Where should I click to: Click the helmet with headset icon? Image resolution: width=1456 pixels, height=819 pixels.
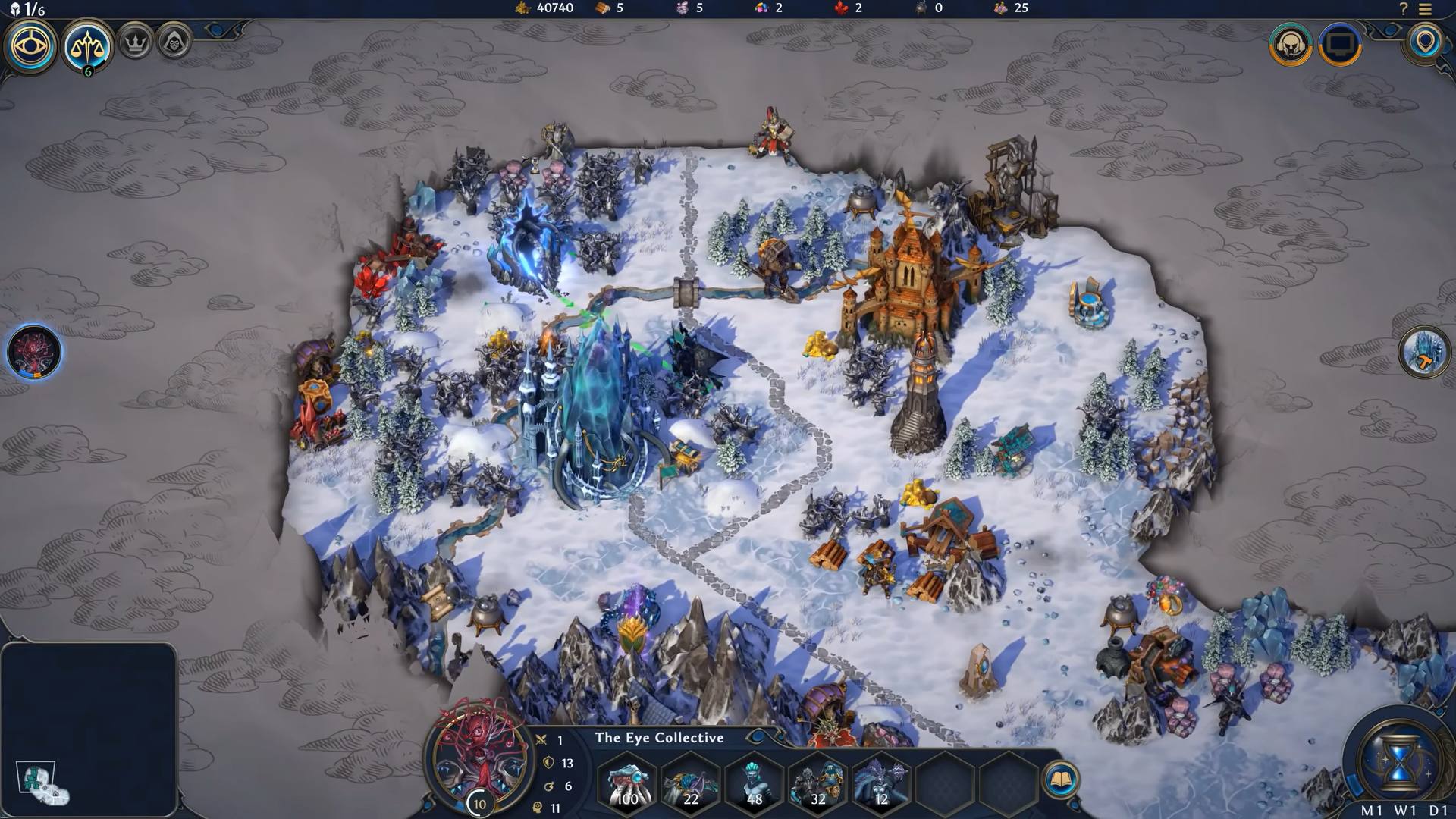(1290, 45)
